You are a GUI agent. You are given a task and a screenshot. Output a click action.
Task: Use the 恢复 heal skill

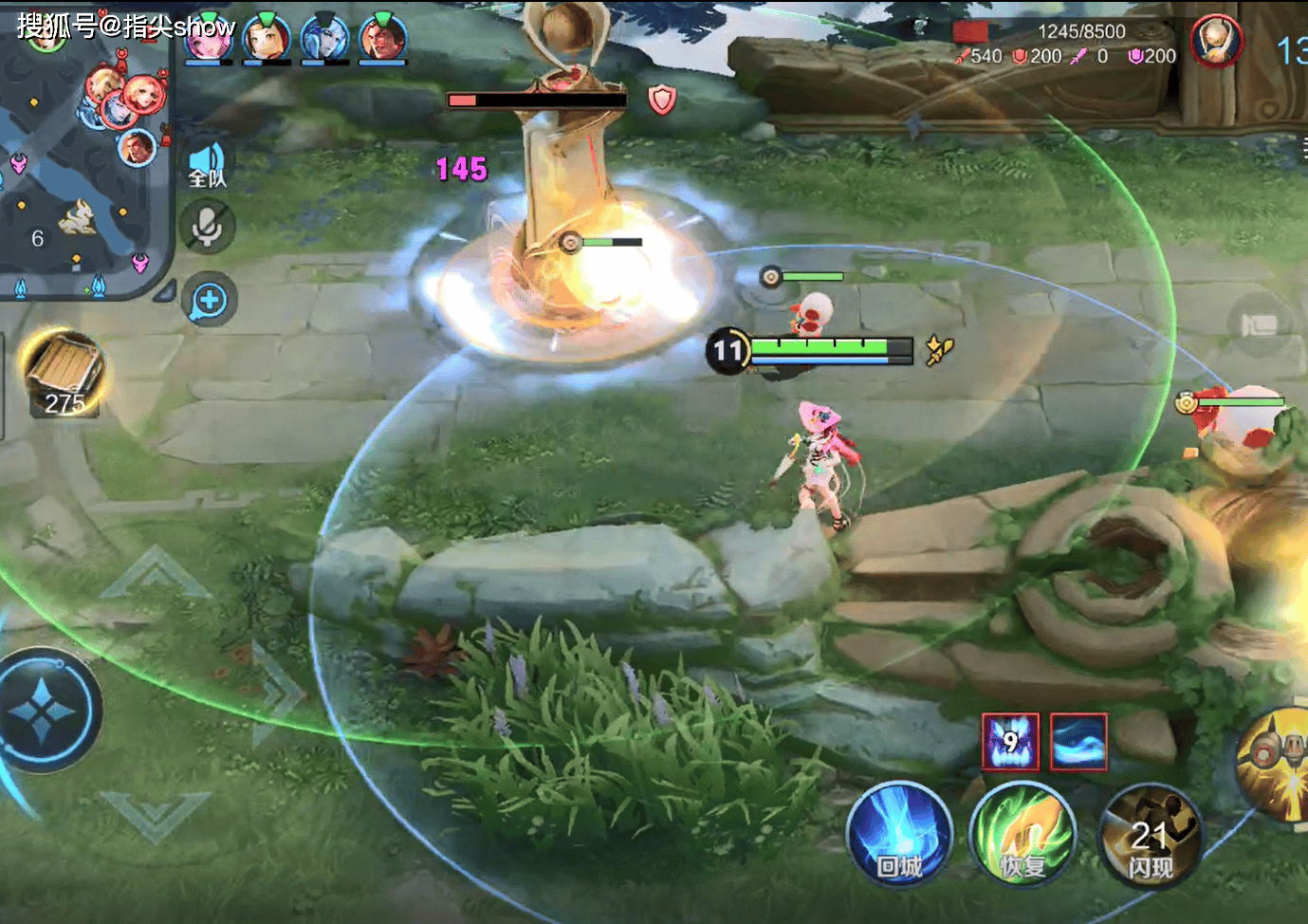(x=1022, y=835)
